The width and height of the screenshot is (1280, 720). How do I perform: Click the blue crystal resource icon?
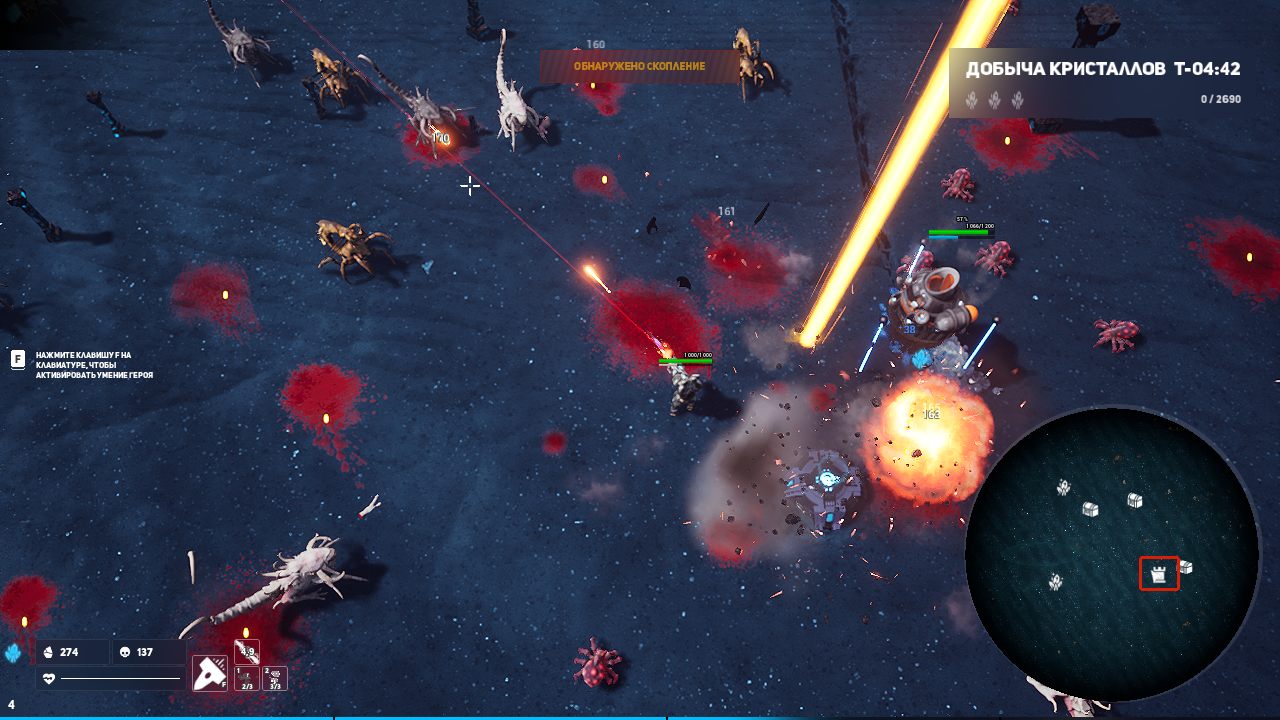pyautogui.click(x=14, y=653)
